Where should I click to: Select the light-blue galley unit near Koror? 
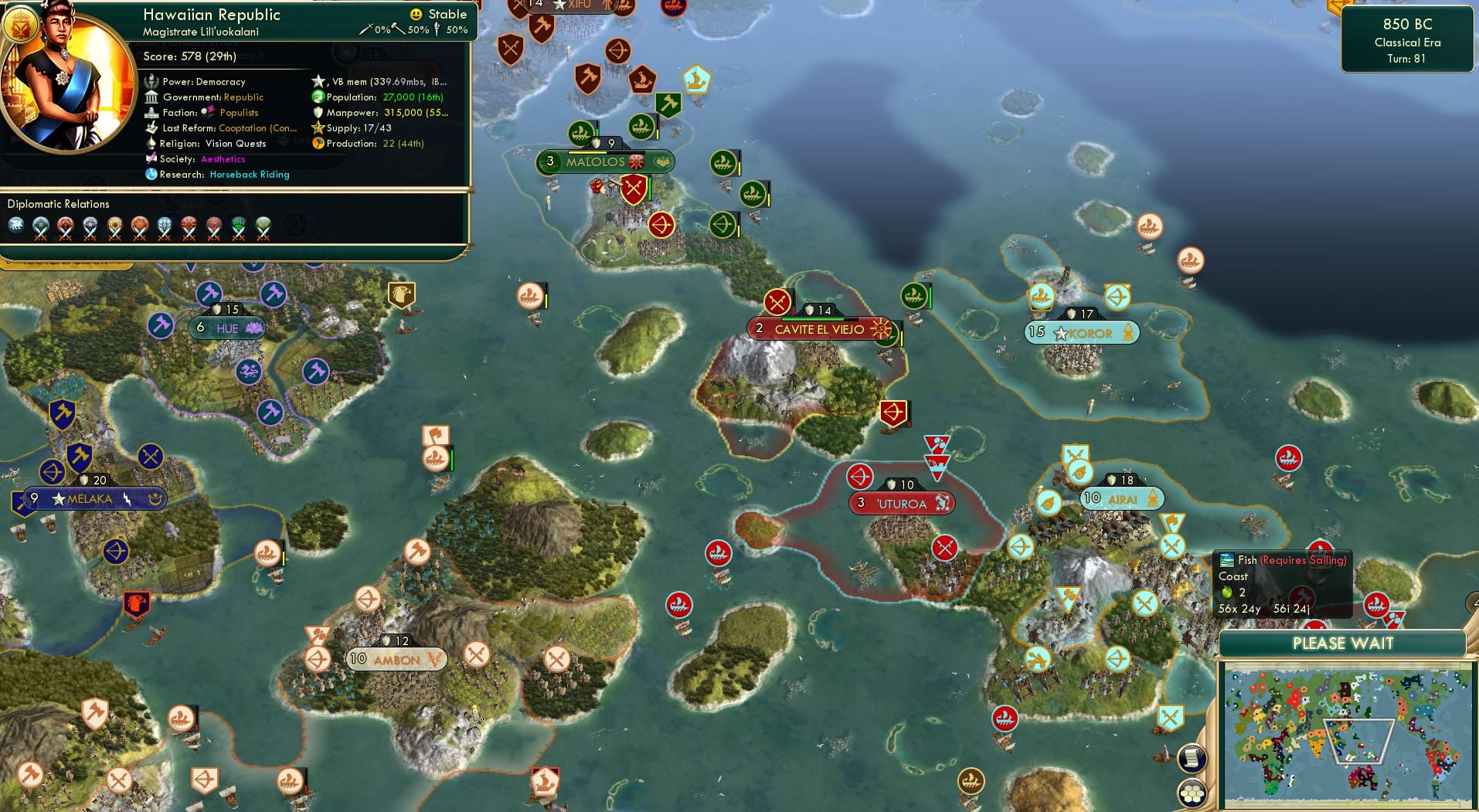pyautogui.click(x=1041, y=294)
